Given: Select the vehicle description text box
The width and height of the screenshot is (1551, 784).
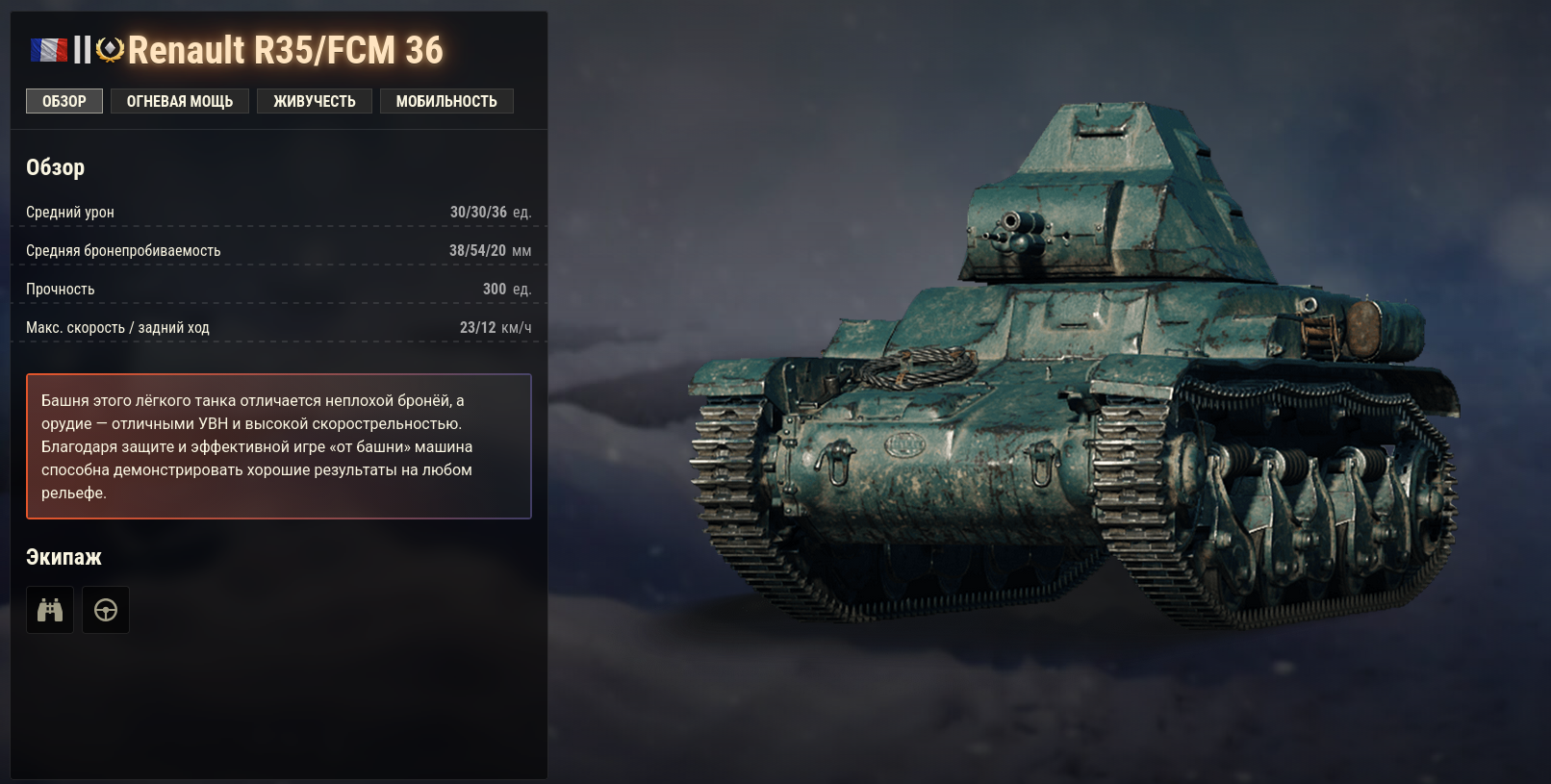Looking at the screenshot, I should (279, 445).
